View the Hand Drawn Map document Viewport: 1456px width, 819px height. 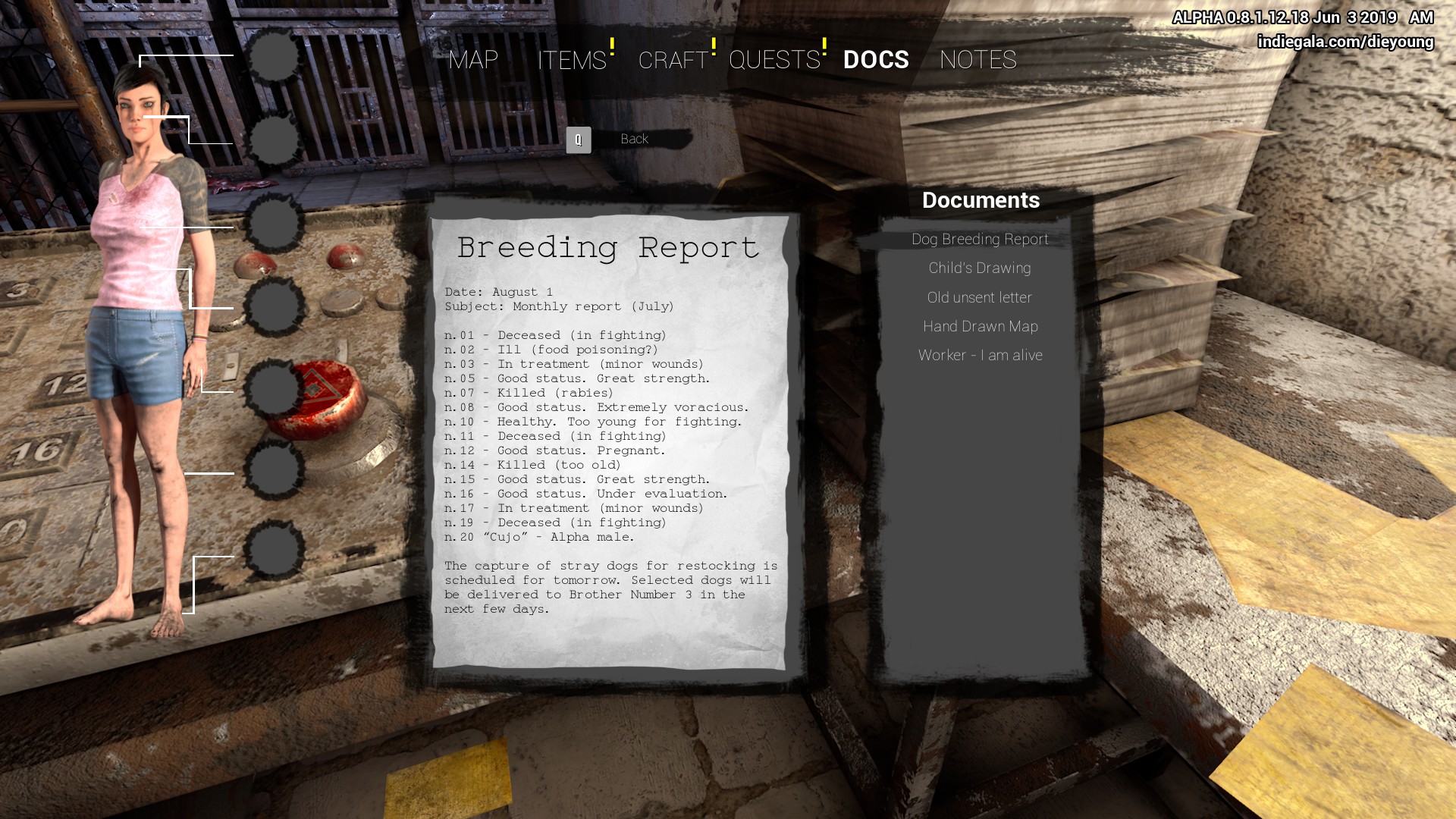980,327
